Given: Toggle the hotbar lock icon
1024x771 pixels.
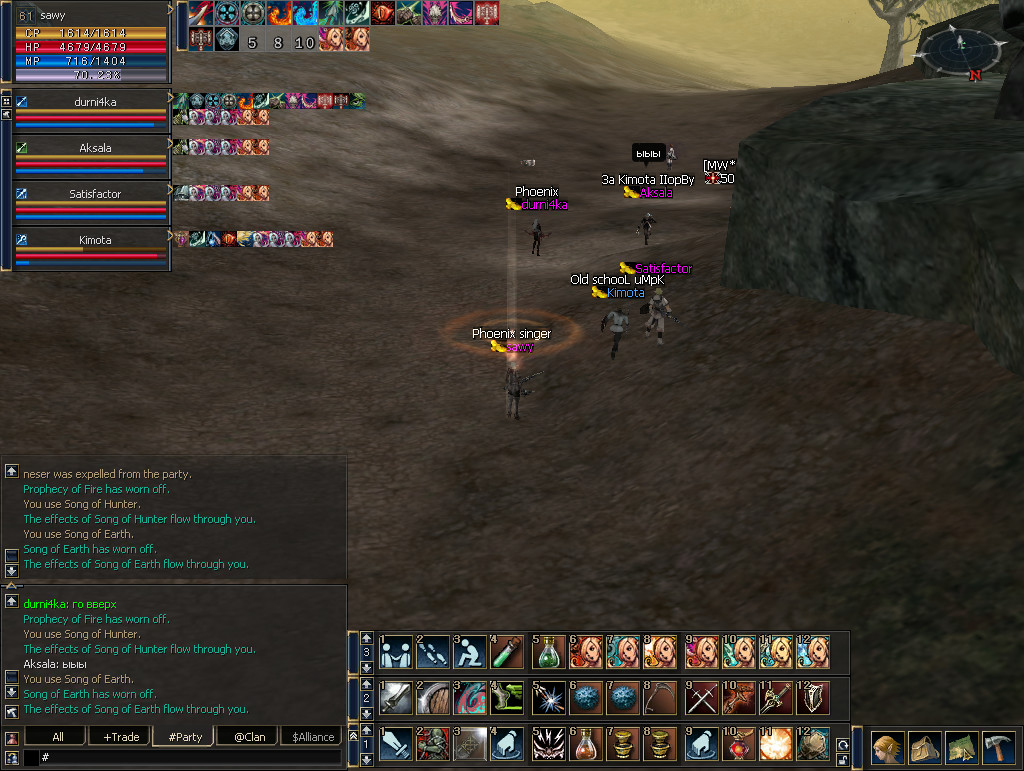Looking at the screenshot, I should pos(843,760).
